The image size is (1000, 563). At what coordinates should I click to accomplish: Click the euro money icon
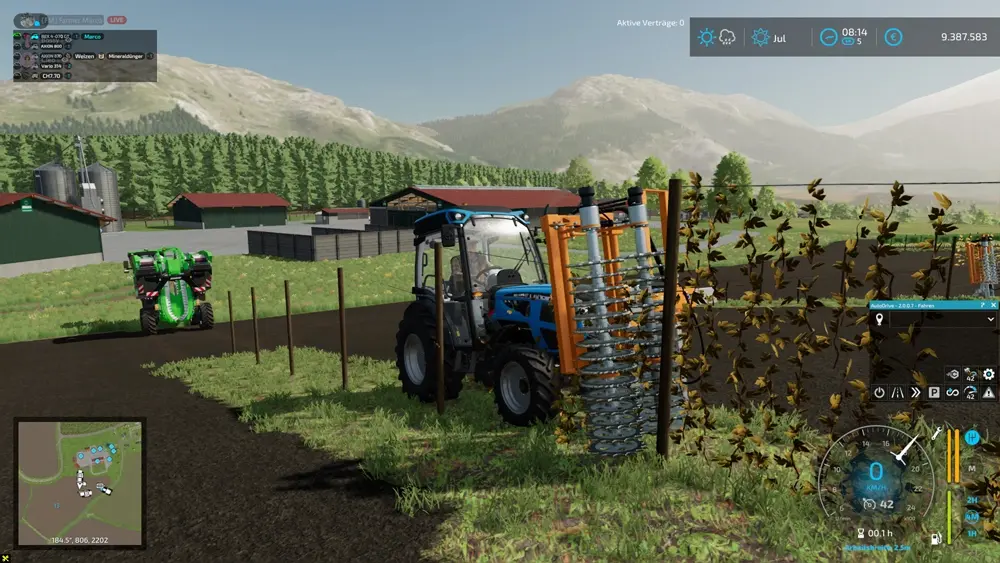coord(893,37)
